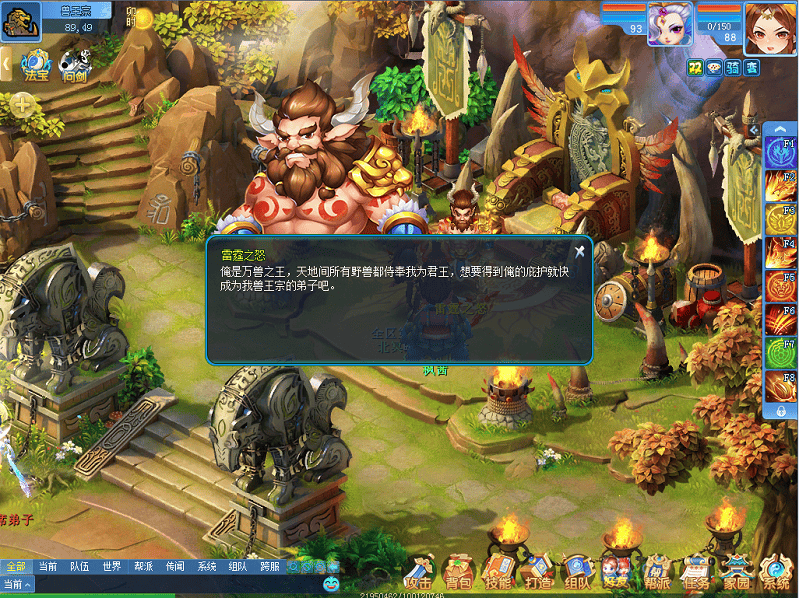
Task: Switch chat to the 传闻 tab
Action: [175, 566]
